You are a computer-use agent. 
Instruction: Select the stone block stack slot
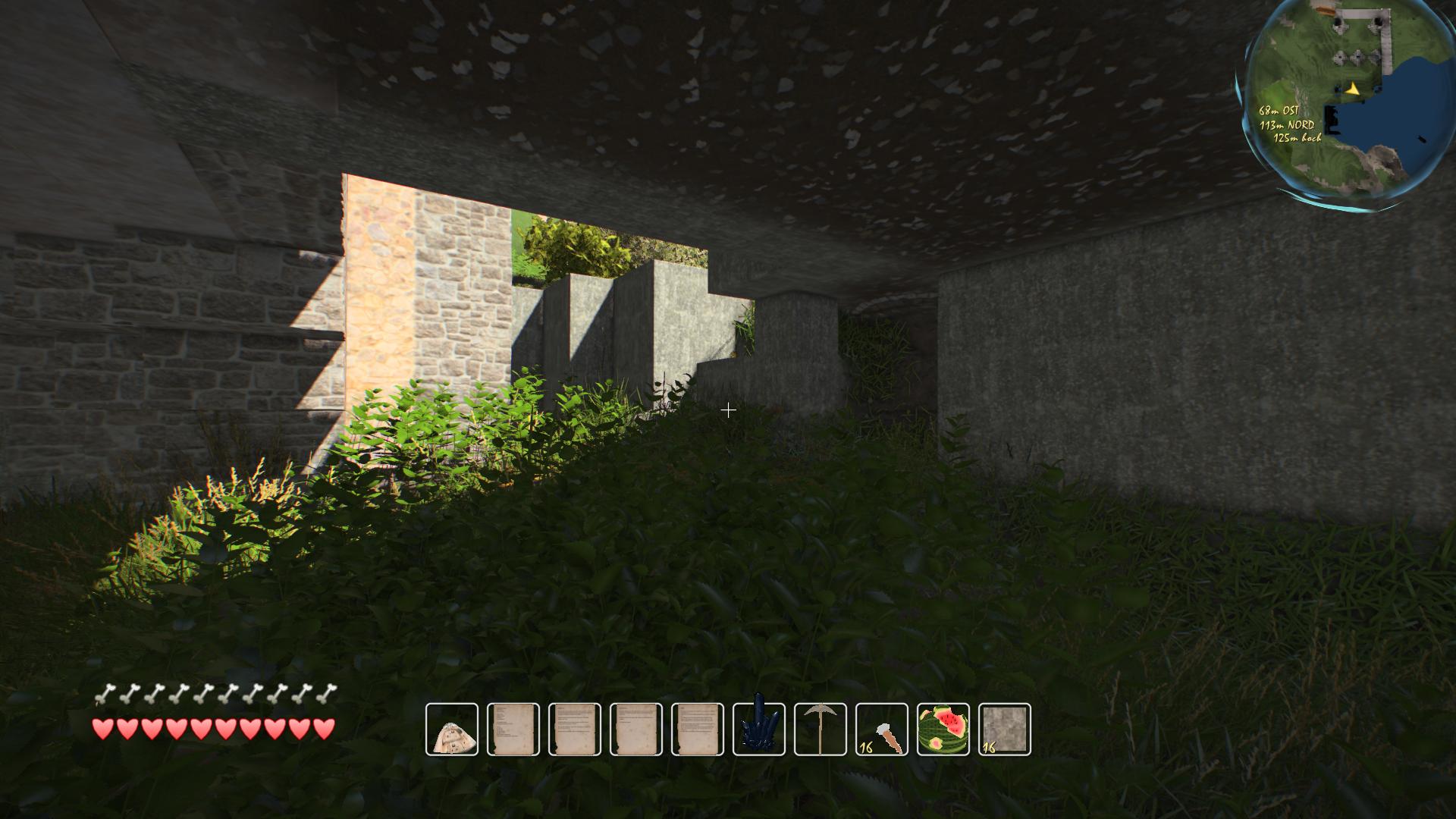(1005, 730)
